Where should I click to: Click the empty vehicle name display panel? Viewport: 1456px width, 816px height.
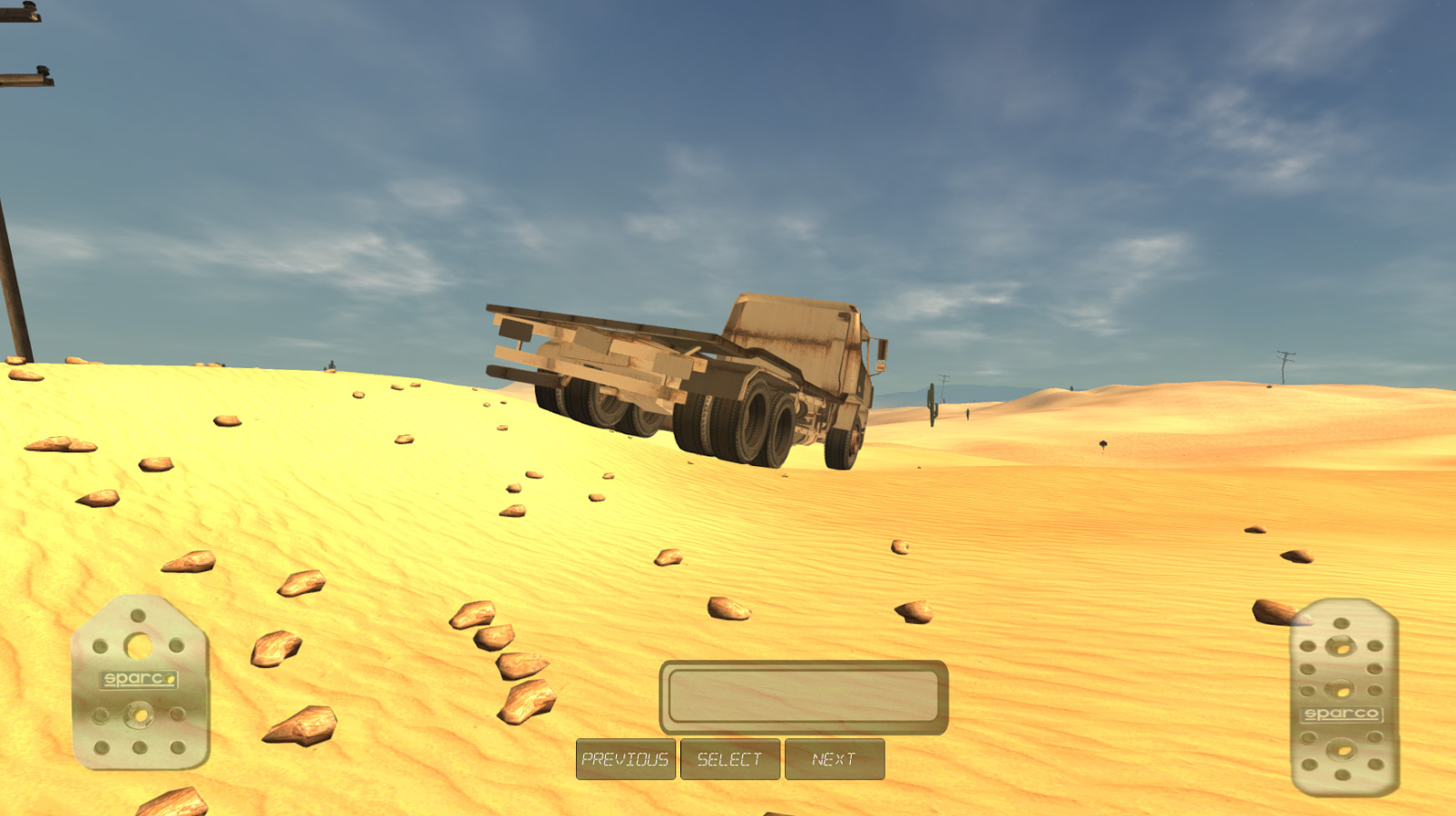804,694
